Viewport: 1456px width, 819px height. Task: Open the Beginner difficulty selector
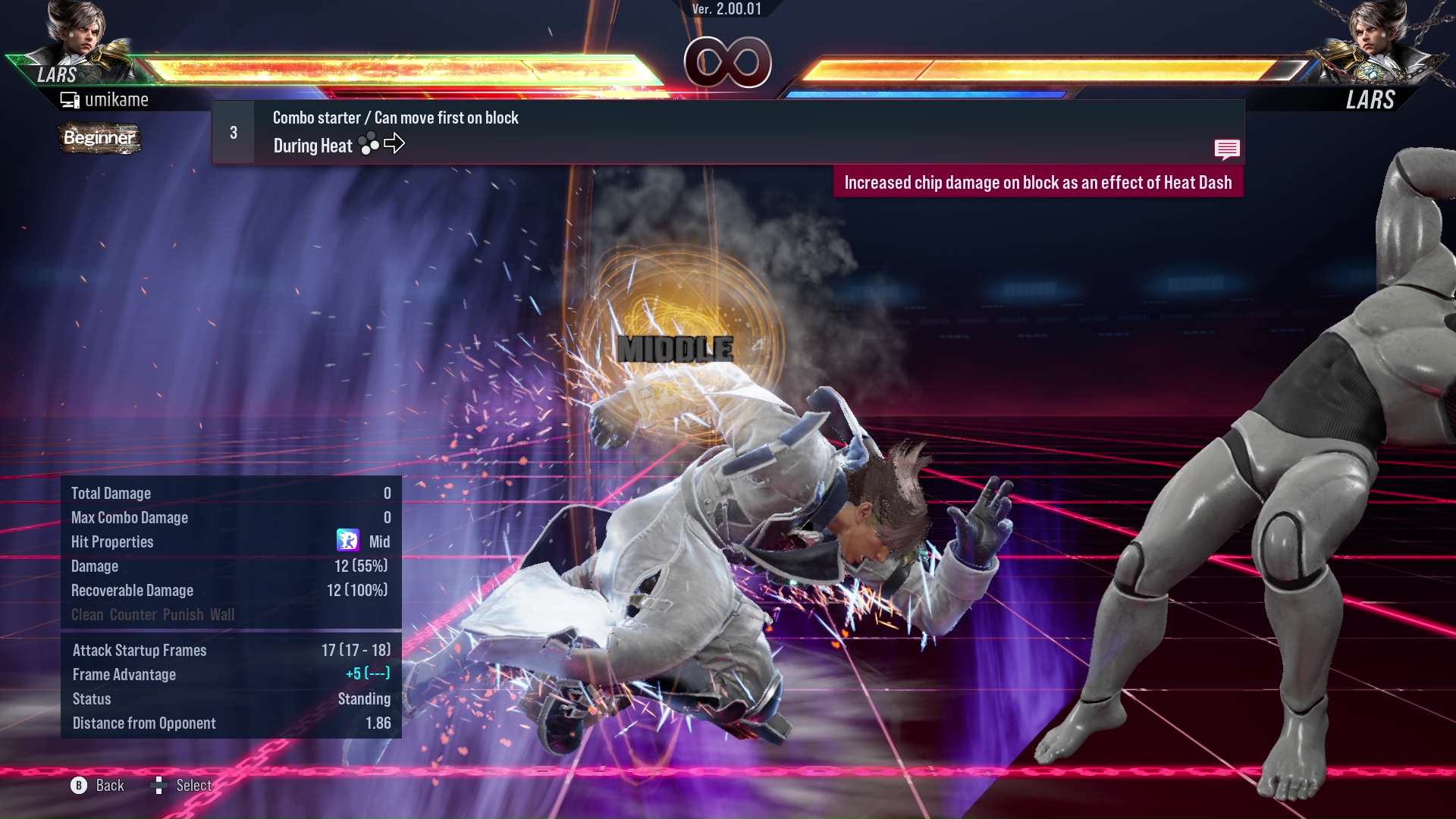[x=99, y=139]
